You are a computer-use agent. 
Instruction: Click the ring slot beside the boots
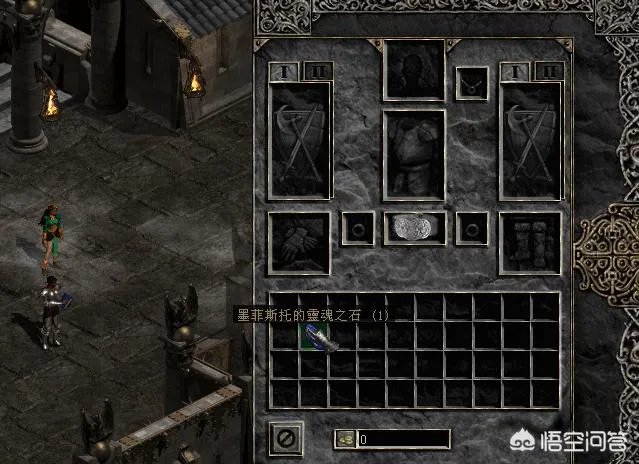472,228
